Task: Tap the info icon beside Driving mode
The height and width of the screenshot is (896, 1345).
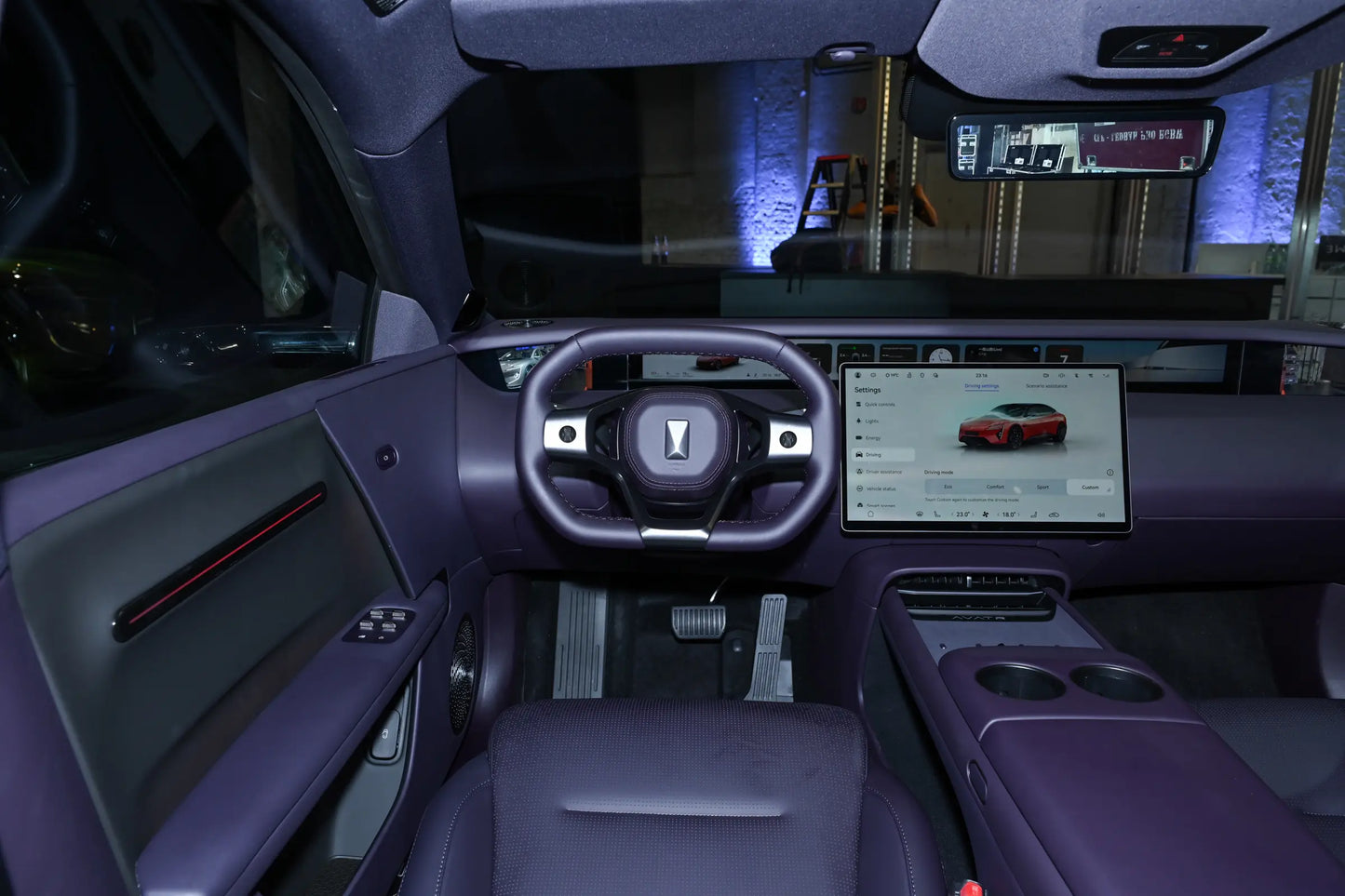Action: (x=1110, y=472)
